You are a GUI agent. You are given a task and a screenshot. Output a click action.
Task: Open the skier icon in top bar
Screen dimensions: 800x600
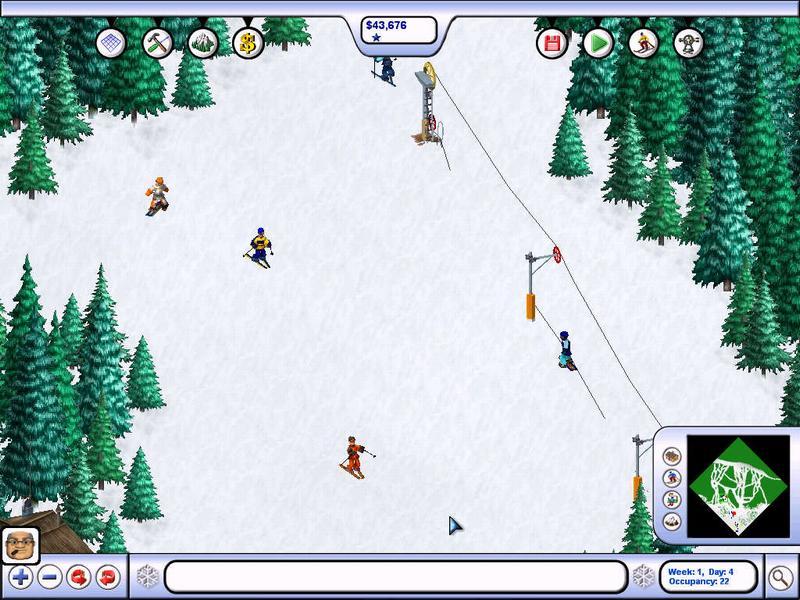[x=644, y=43]
